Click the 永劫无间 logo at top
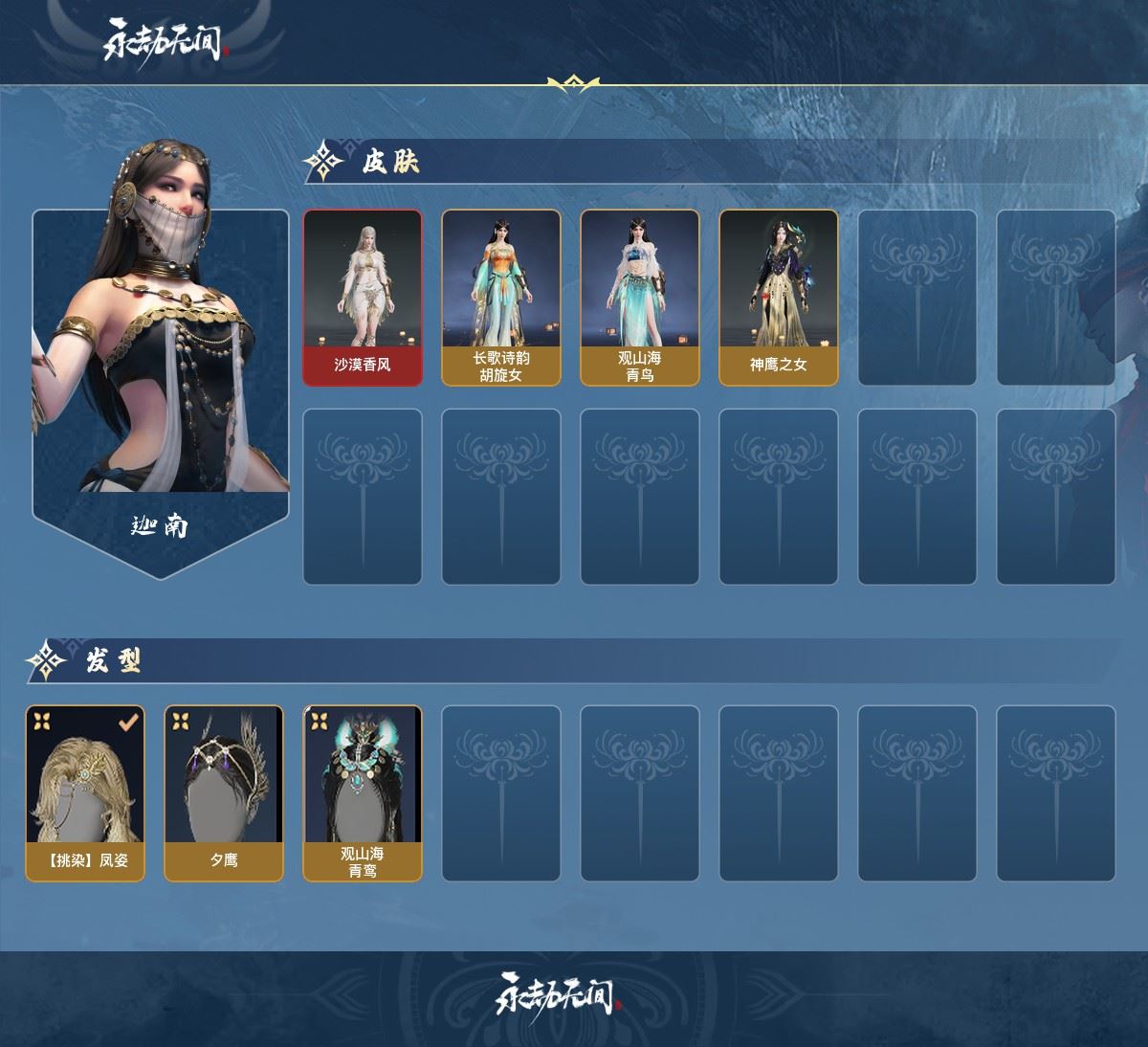 (x=165, y=43)
